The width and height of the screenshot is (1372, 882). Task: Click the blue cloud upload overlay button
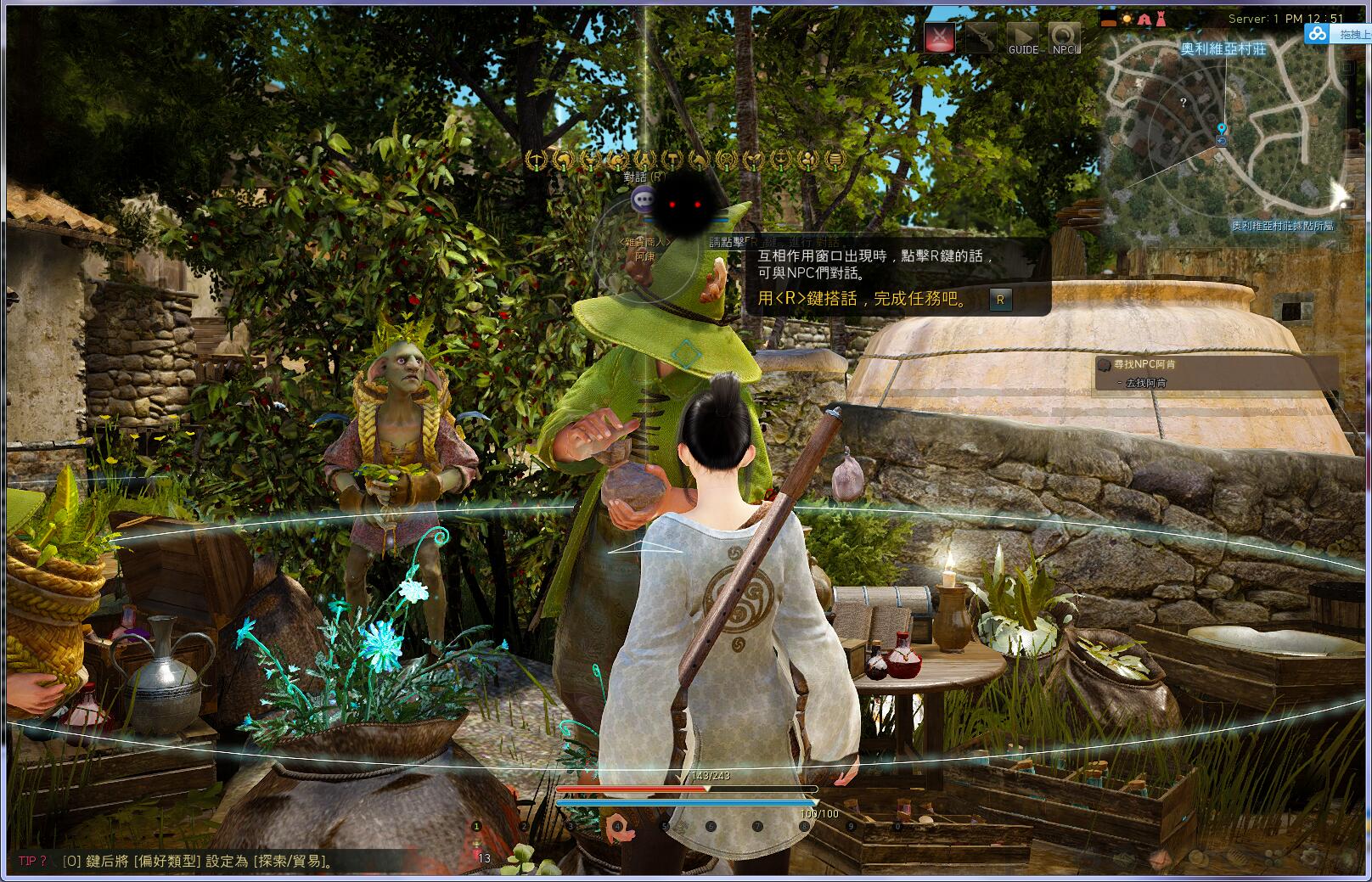[1317, 33]
